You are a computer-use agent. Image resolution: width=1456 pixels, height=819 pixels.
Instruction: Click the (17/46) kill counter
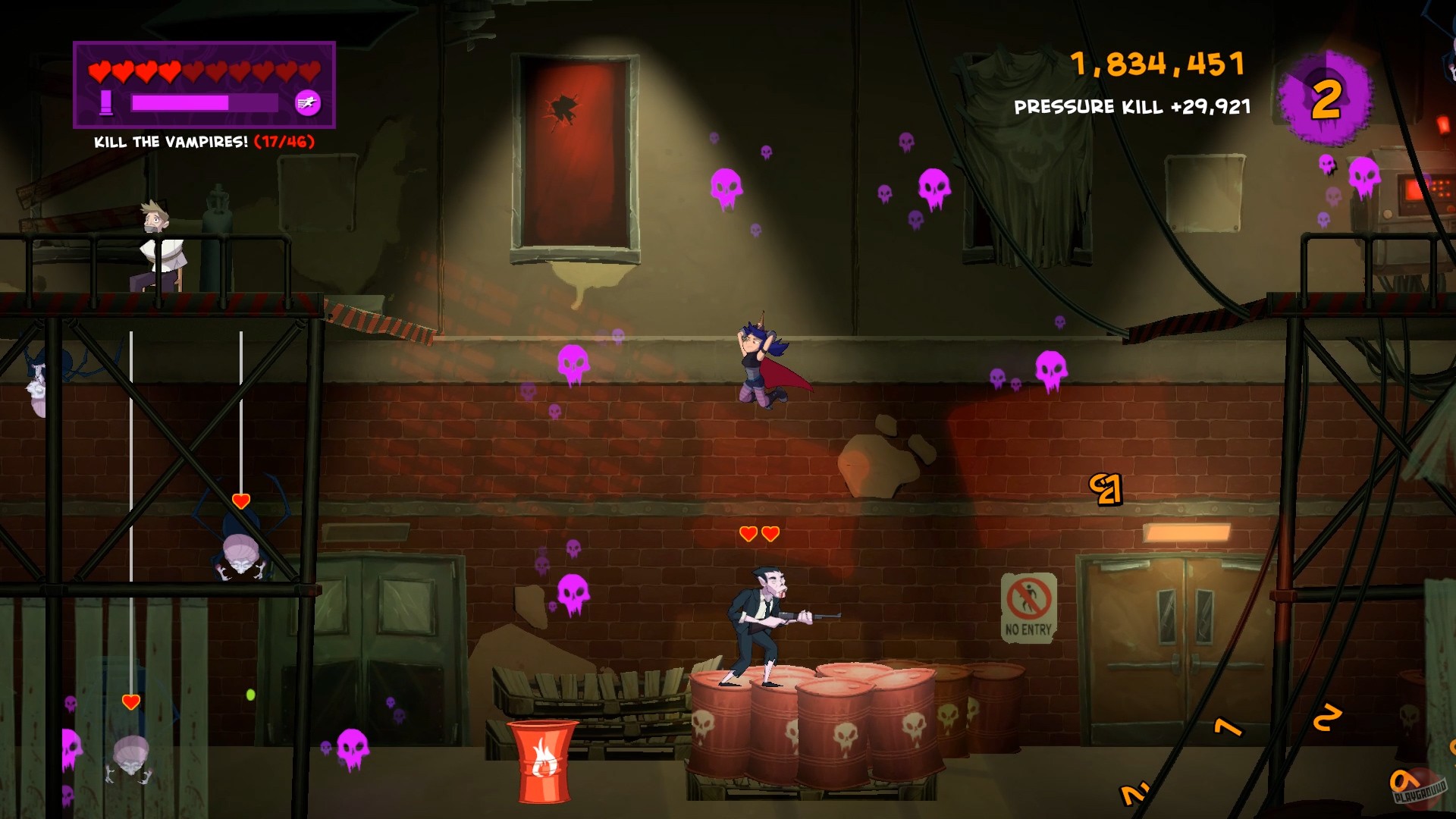click(x=285, y=141)
